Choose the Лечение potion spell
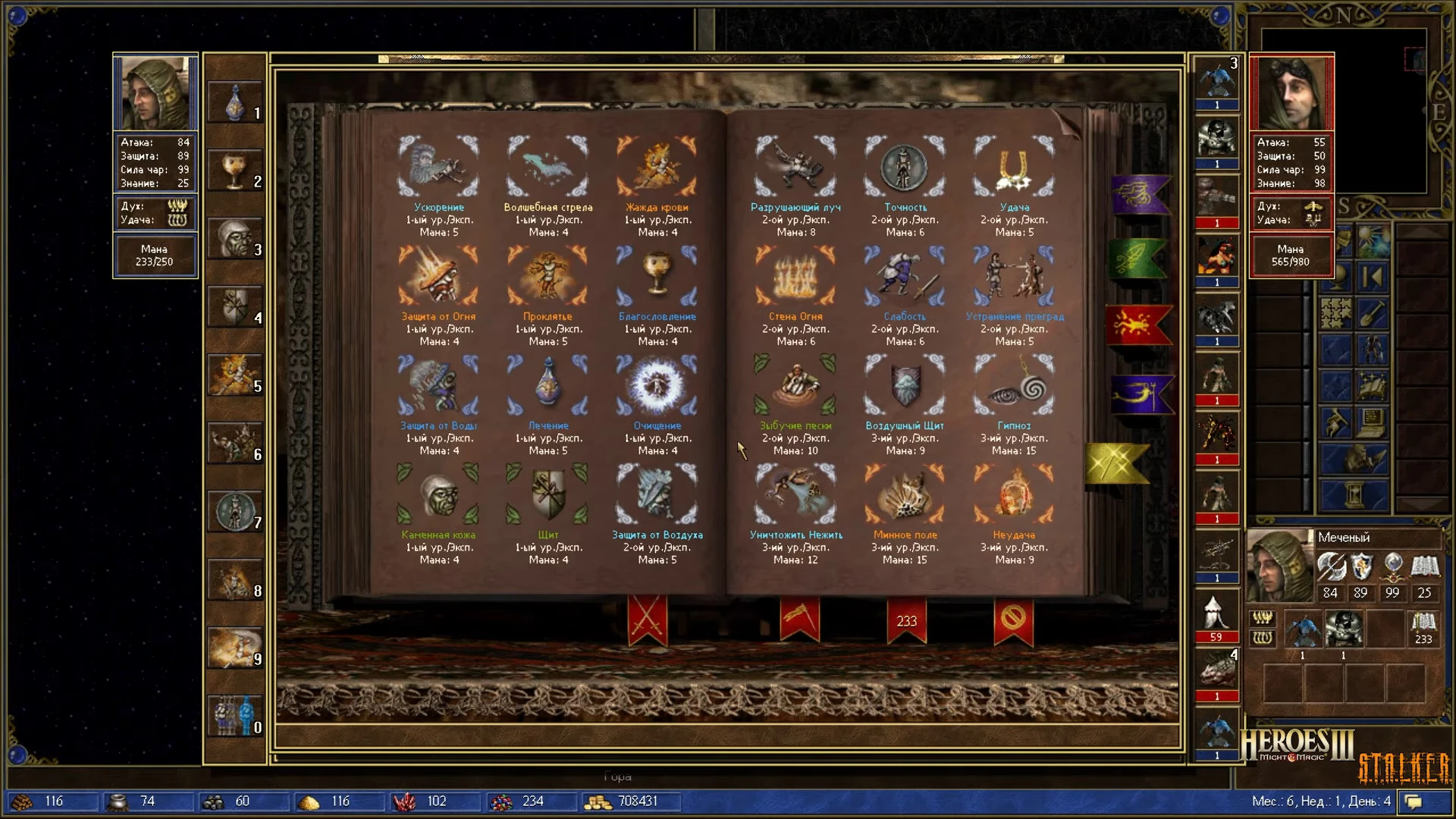Image resolution: width=1456 pixels, height=819 pixels. click(548, 386)
